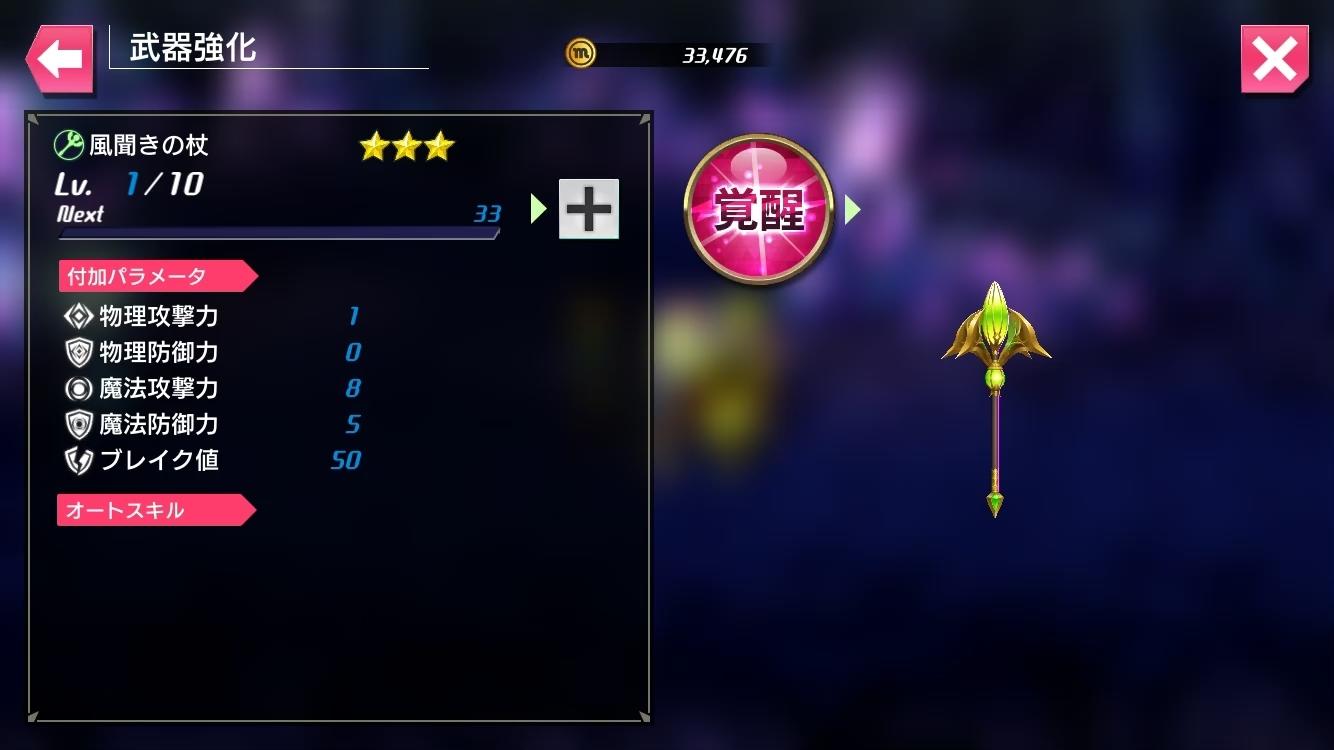Click the wrench icon beside 風聞きの杖
This screenshot has width=1334, height=750.
click(x=66, y=144)
